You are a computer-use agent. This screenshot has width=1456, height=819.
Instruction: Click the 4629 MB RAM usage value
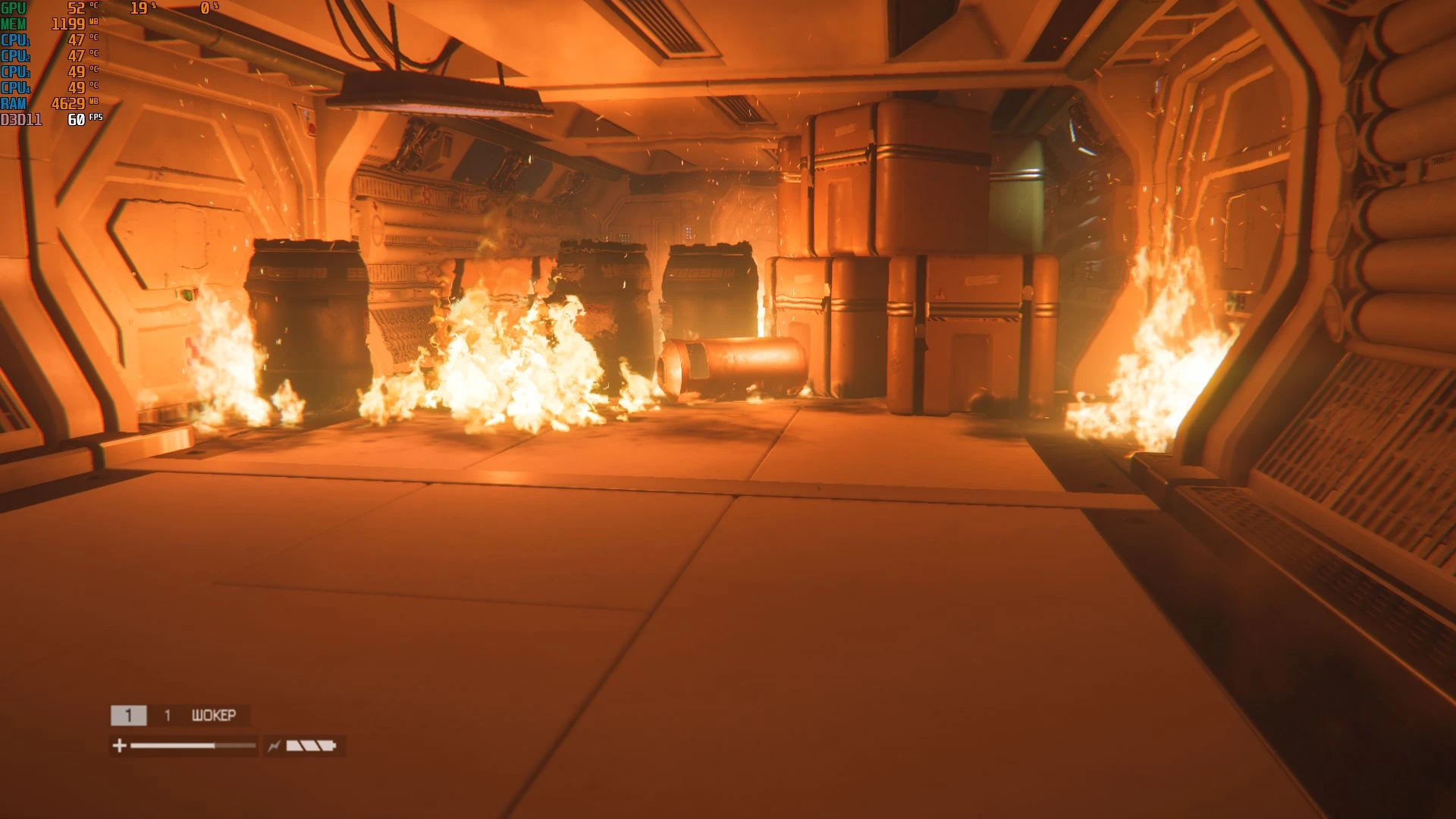coord(67,103)
